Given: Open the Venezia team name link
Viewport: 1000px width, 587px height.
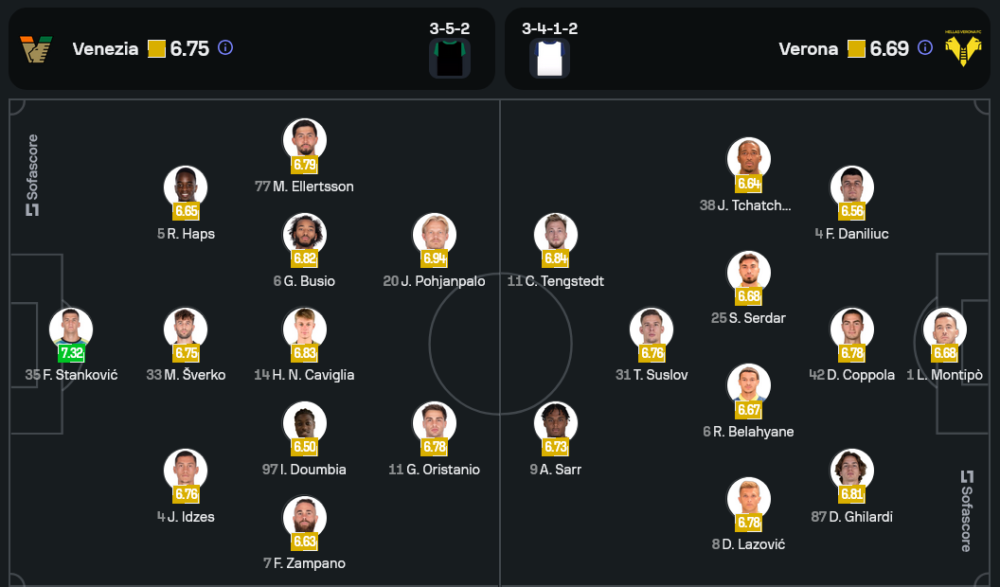Looking at the screenshot, I should tap(105, 48).
